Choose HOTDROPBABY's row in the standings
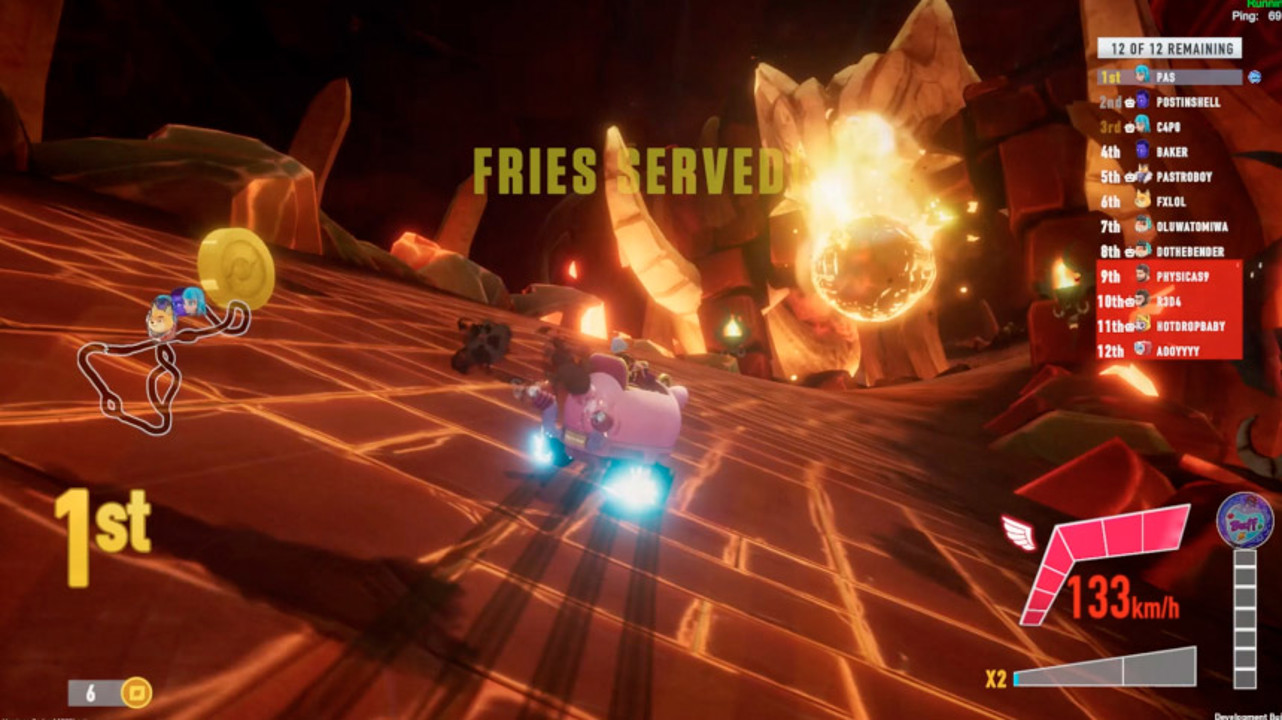Viewport: 1282px width, 720px height. click(x=1170, y=326)
